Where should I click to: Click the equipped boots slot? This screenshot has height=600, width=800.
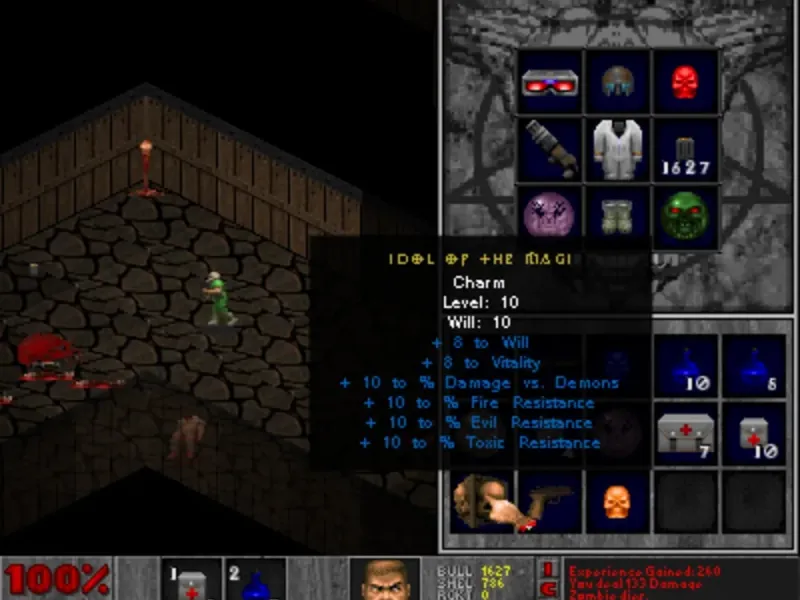point(618,214)
